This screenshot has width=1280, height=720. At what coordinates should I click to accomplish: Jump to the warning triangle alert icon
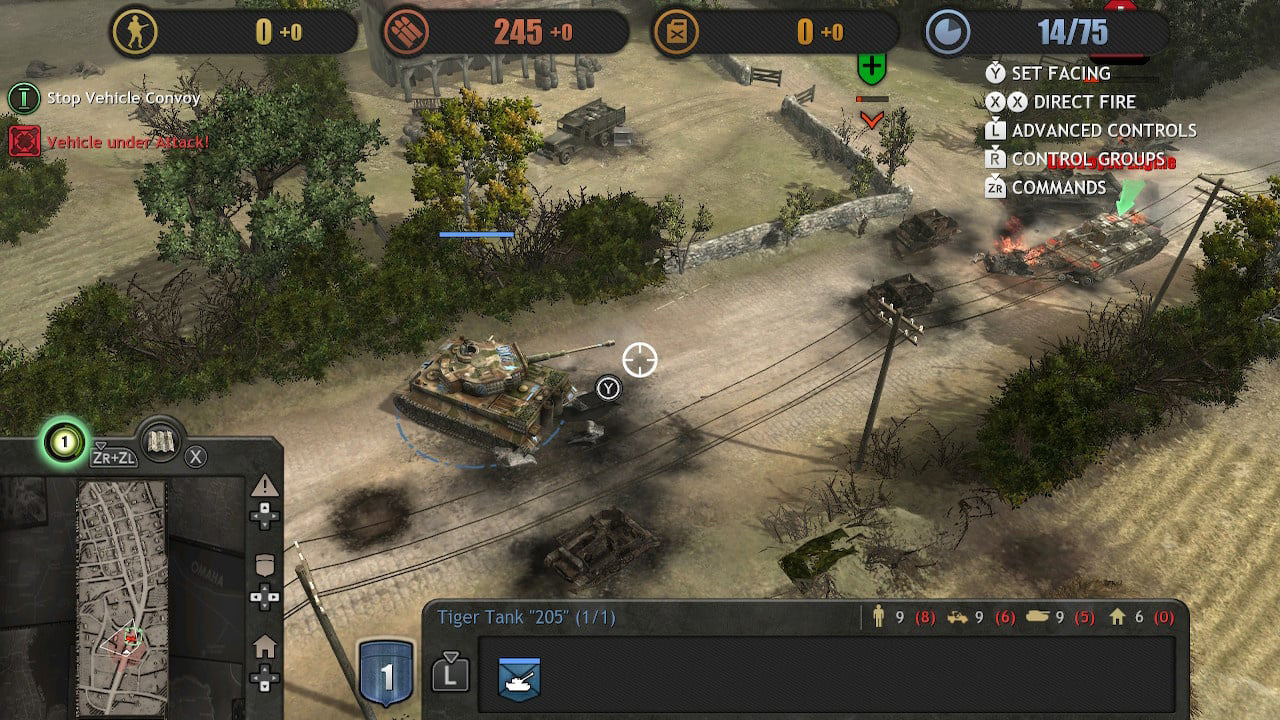click(265, 487)
